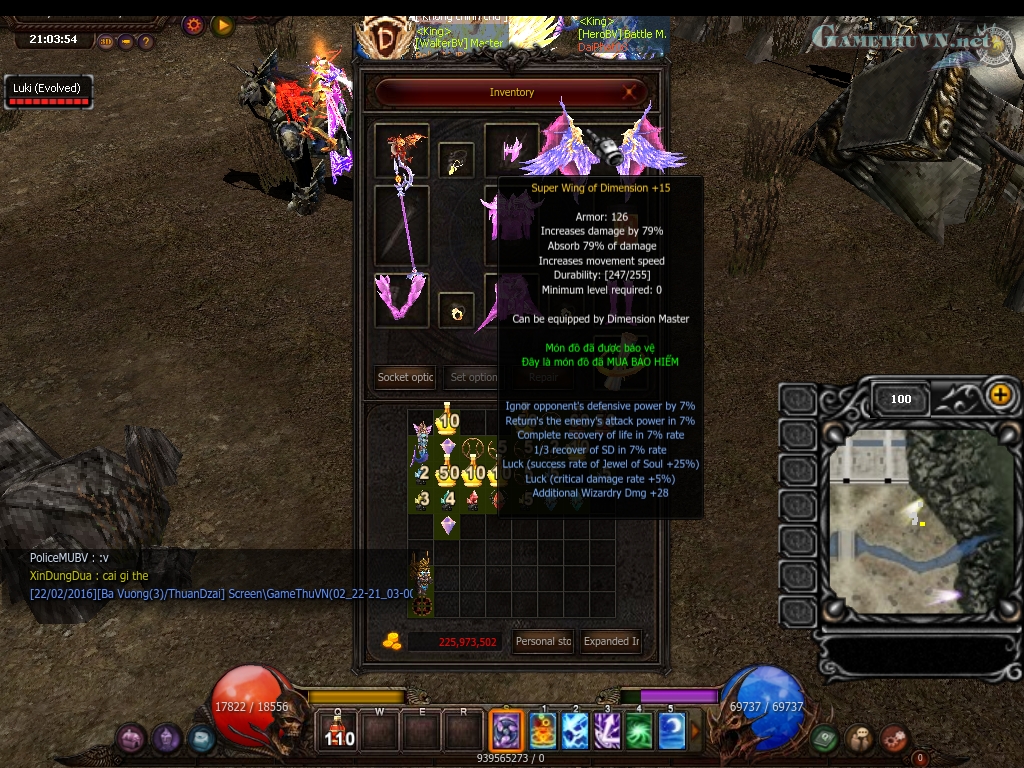Open the Expanded Inventory

[612, 641]
